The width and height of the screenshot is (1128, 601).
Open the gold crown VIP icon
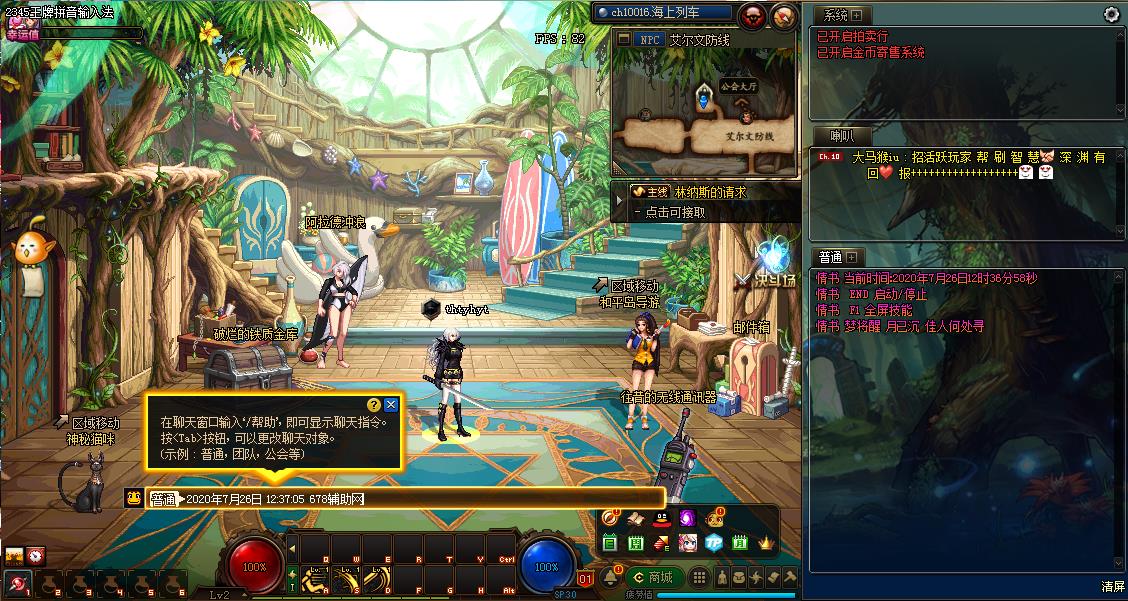767,543
